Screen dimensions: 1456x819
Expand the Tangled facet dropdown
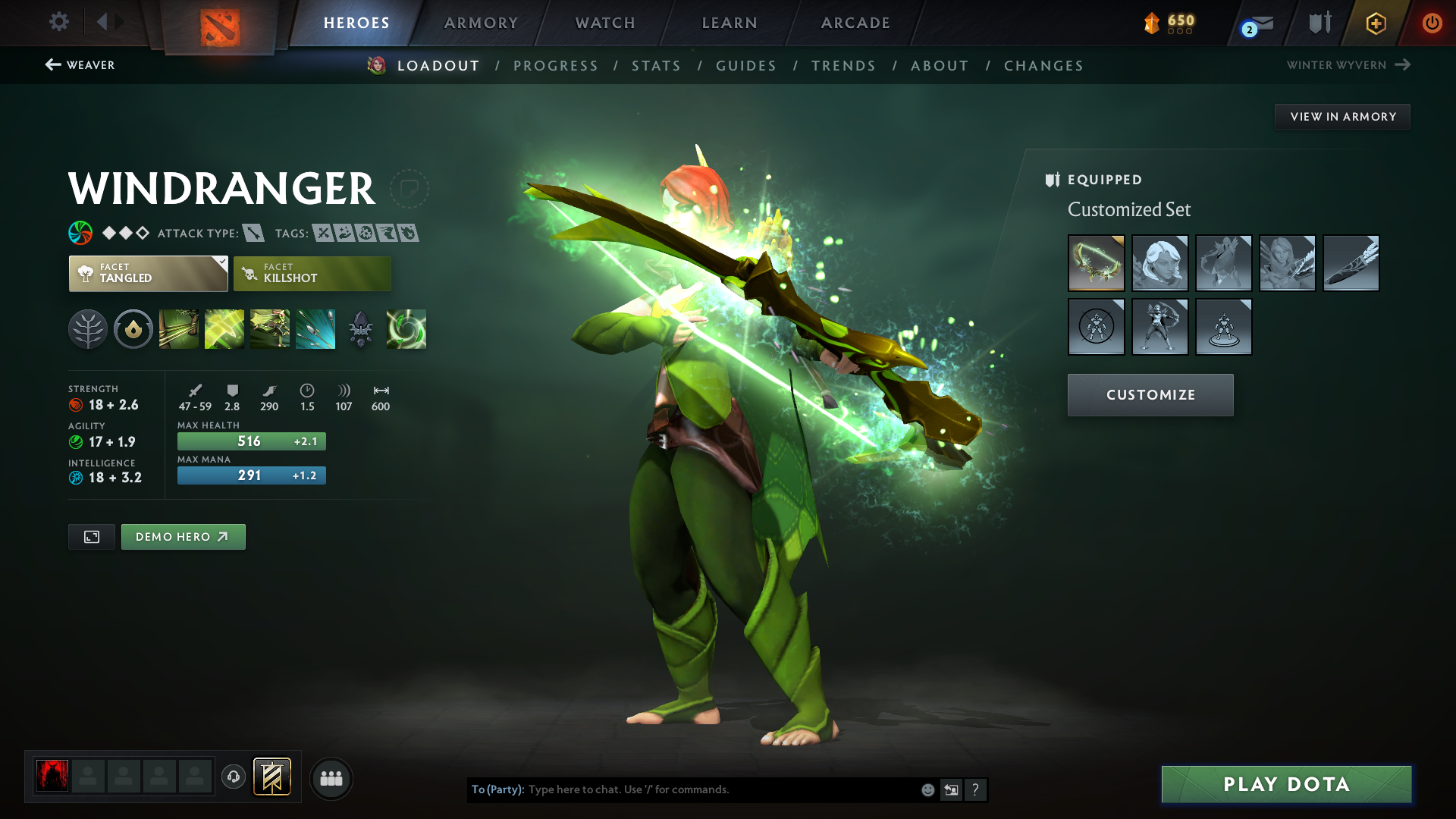coord(147,273)
